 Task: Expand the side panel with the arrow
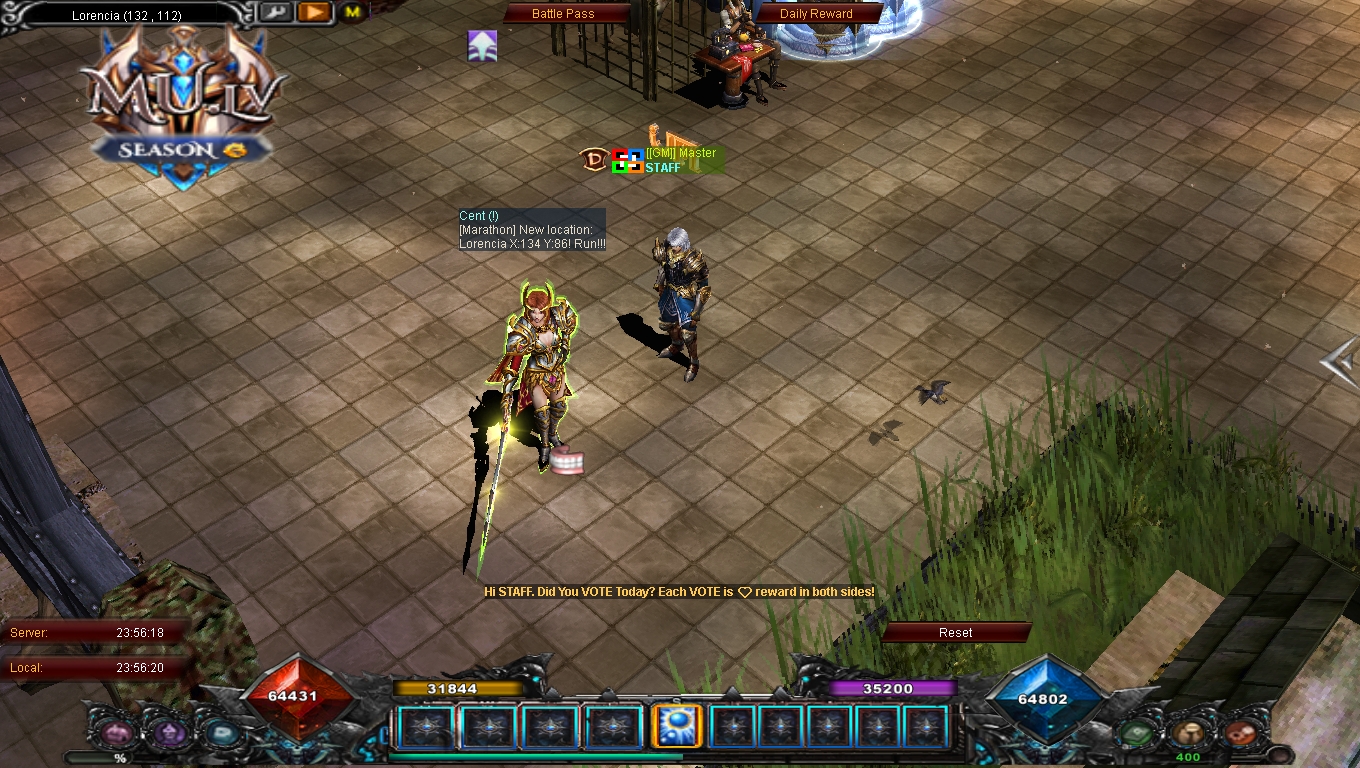1340,362
